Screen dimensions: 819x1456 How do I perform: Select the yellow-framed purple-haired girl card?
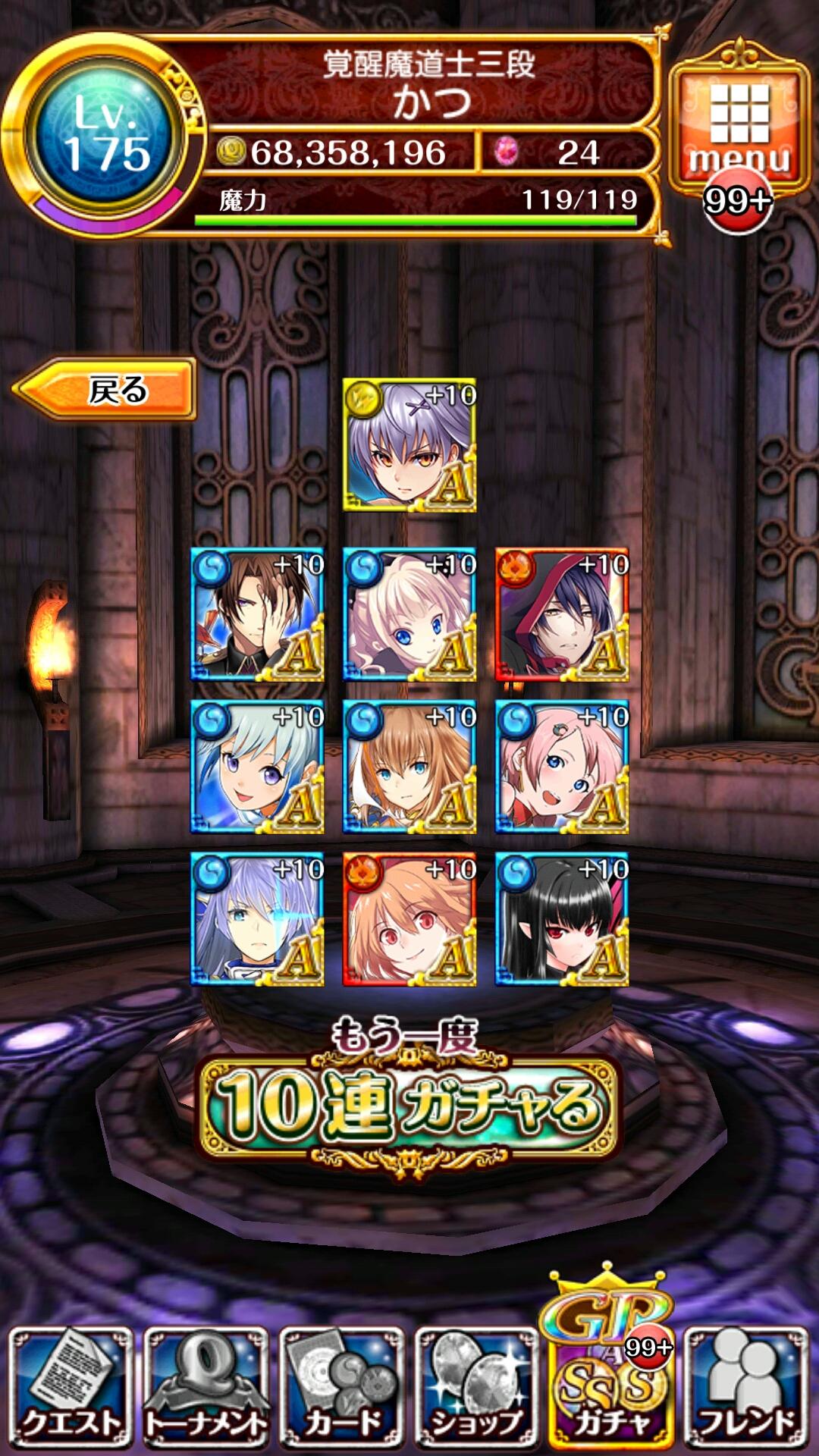tap(409, 445)
